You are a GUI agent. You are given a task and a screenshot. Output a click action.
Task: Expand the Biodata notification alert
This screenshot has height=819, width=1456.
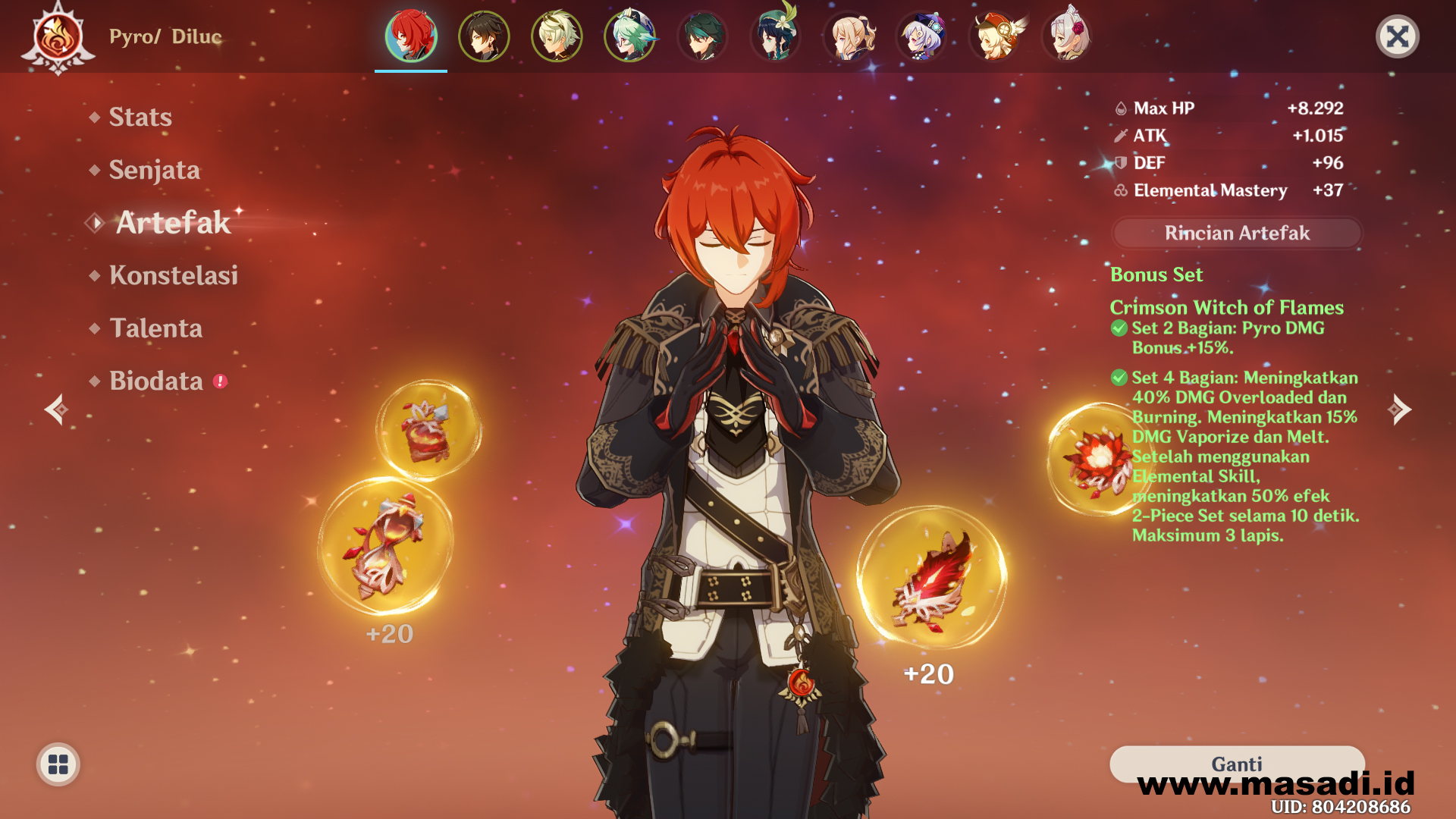point(218,381)
